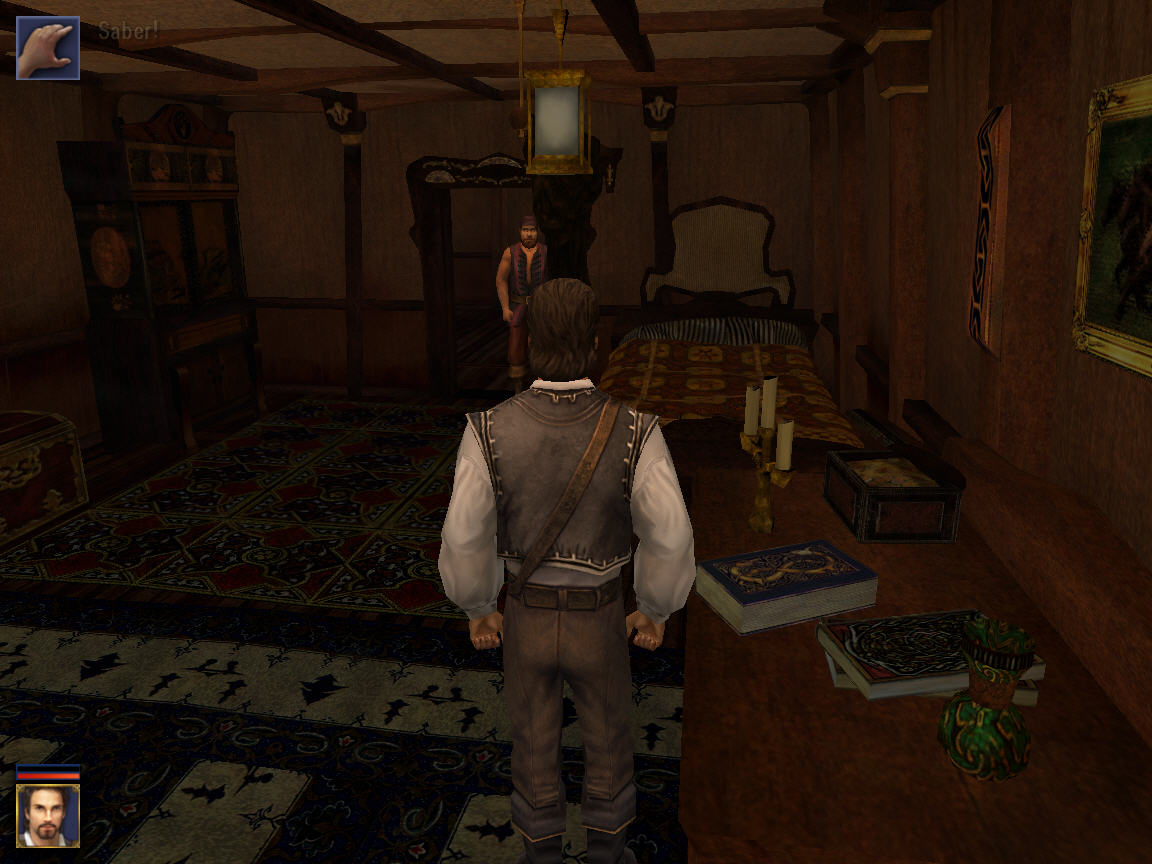Select the character portrait
The height and width of the screenshot is (864, 1152).
tap(47, 815)
